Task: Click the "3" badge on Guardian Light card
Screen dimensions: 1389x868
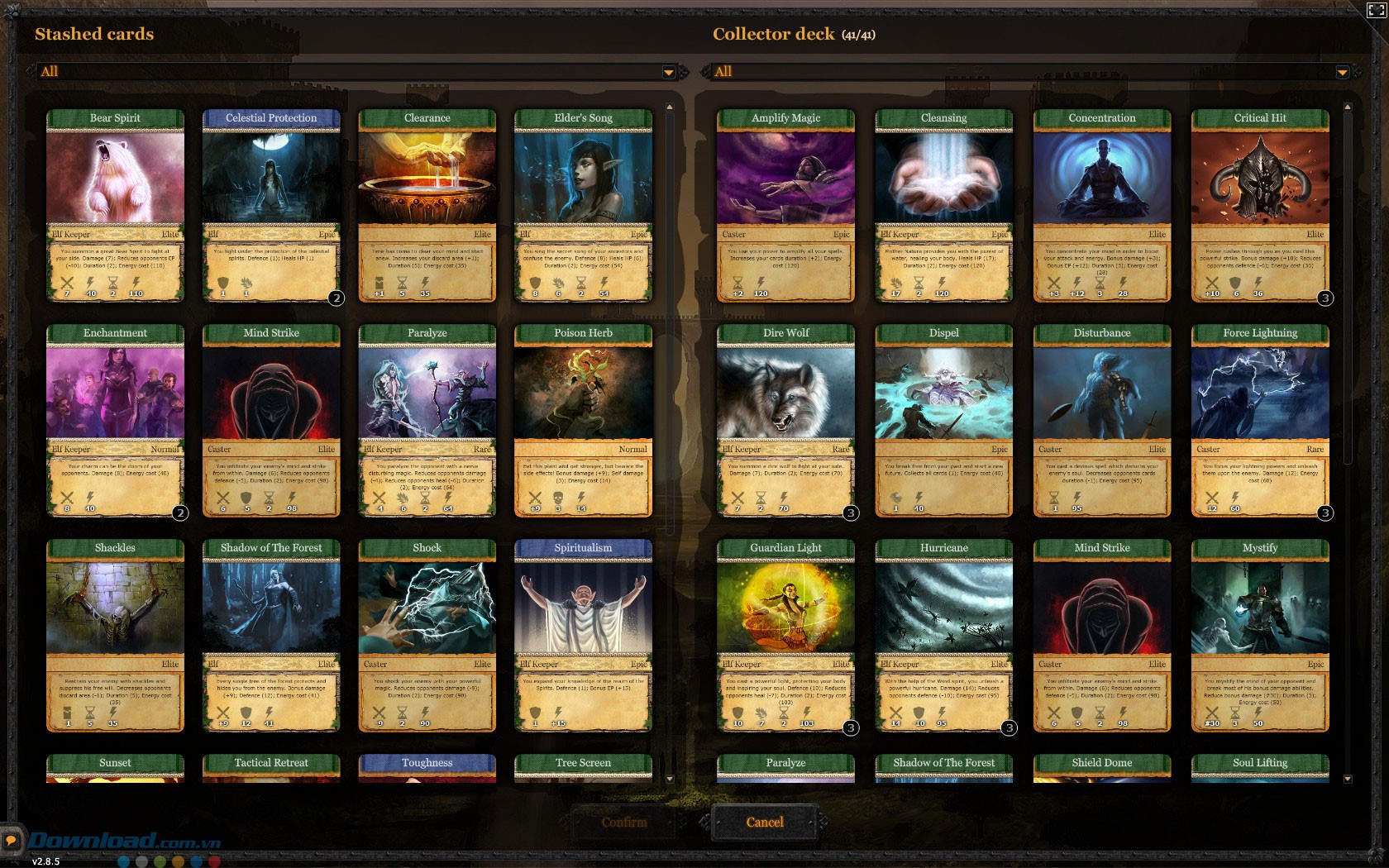Action: click(x=849, y=727)
